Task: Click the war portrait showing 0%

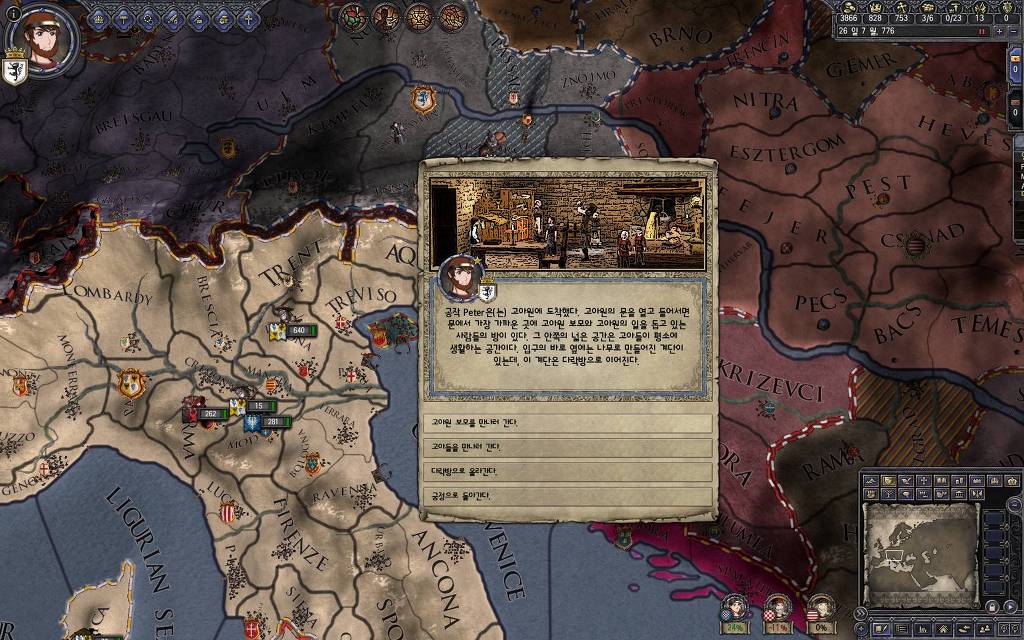Action: coord(820,610)
